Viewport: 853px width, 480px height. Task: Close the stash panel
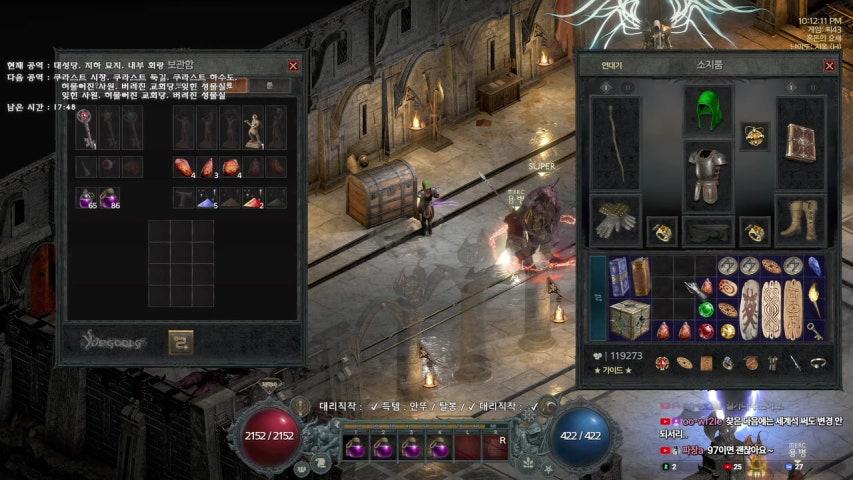(293, 65)
